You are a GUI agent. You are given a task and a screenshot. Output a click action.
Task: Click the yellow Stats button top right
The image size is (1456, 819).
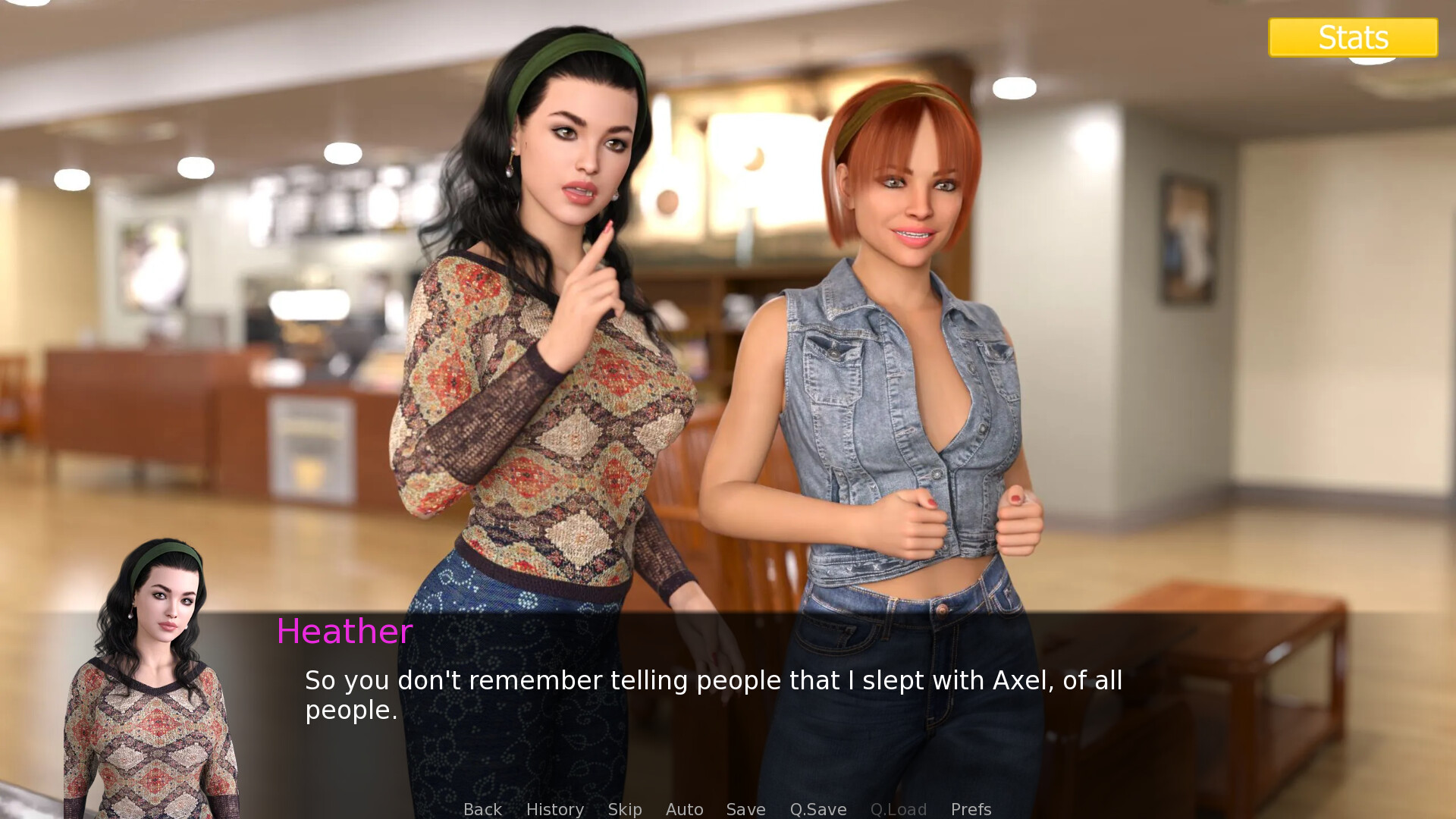coord(1353,36)
